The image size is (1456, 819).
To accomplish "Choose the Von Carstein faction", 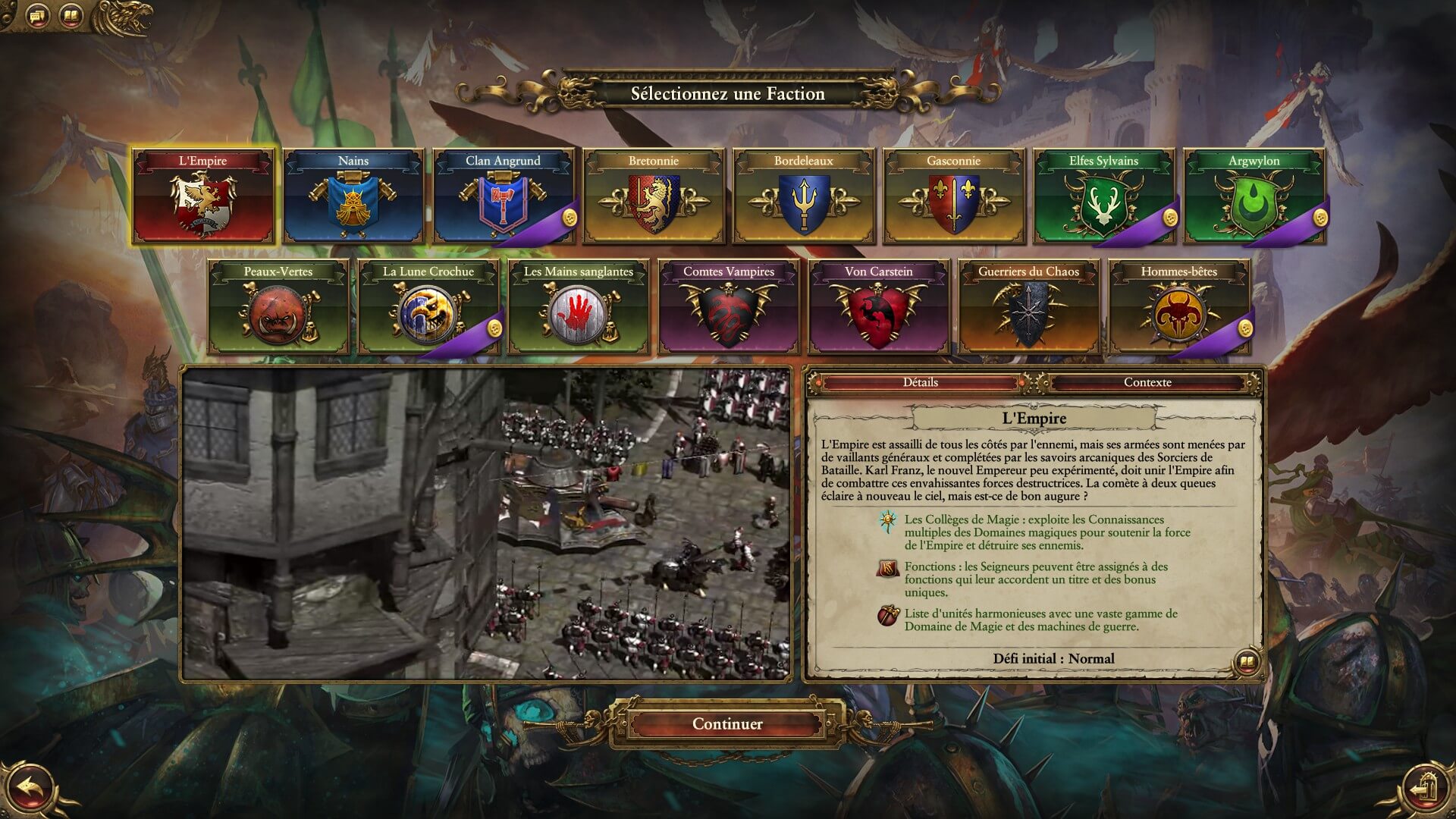I will pyautogui.click(x=878, y=308).
